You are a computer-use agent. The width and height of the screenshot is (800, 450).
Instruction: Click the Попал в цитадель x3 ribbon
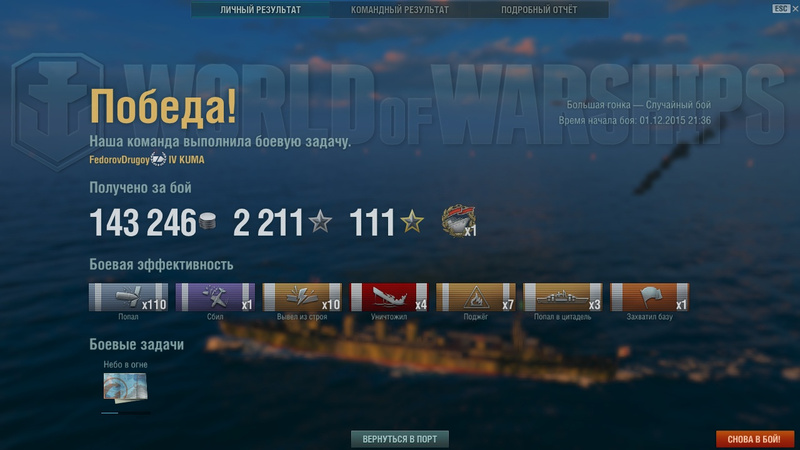click(x=563, y=297)
